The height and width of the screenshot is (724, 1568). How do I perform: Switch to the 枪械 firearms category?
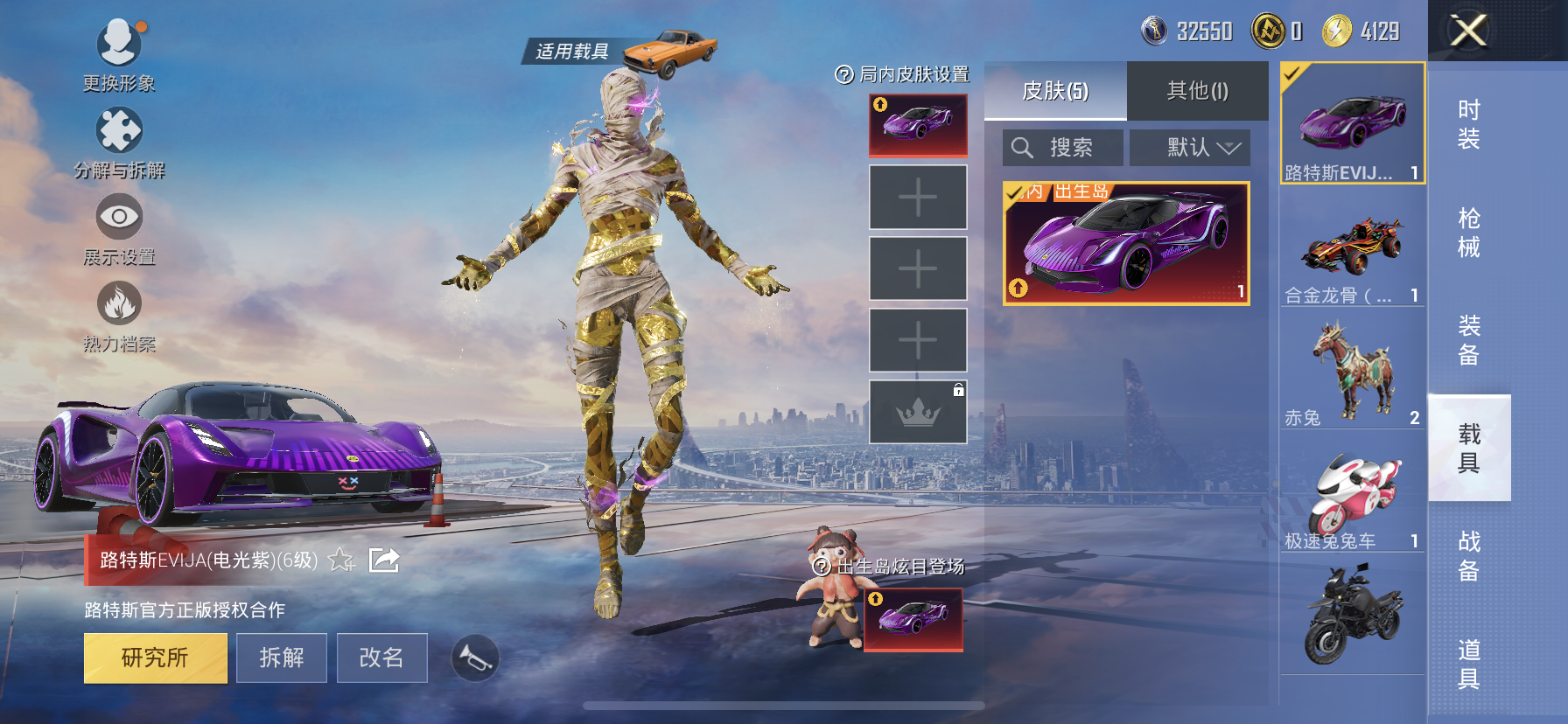click(1468, 233)
